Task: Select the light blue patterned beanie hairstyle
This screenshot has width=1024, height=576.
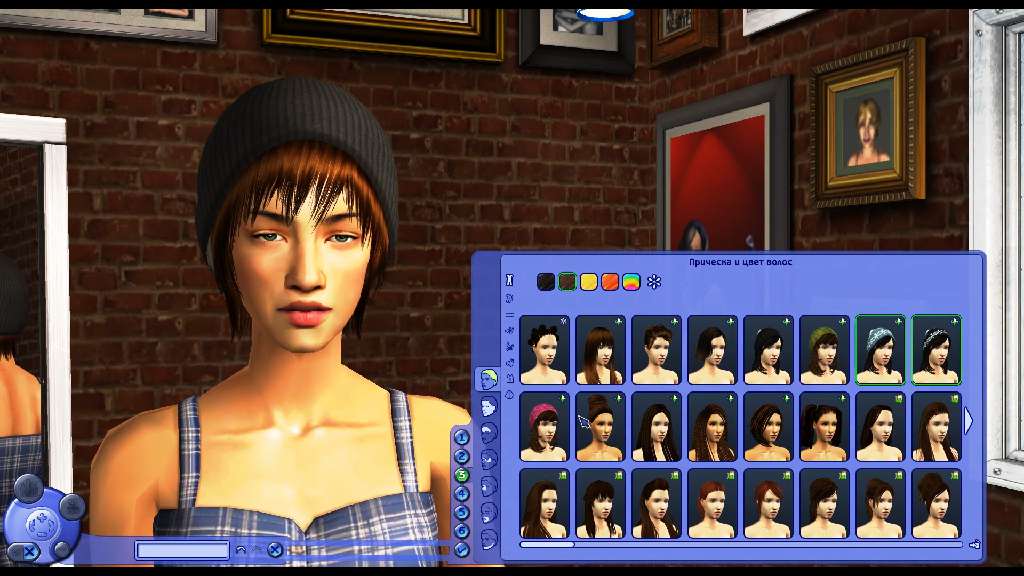Action: [880, 350]
